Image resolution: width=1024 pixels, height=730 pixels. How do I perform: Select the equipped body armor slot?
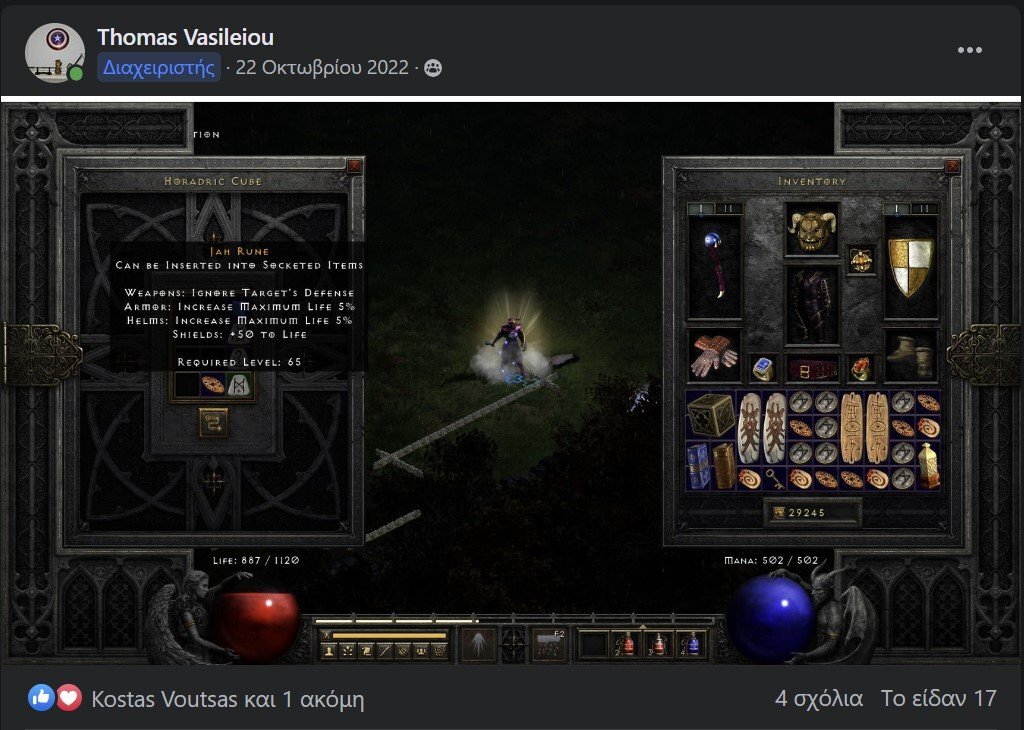pyautogui.click(x=811, y=306)
